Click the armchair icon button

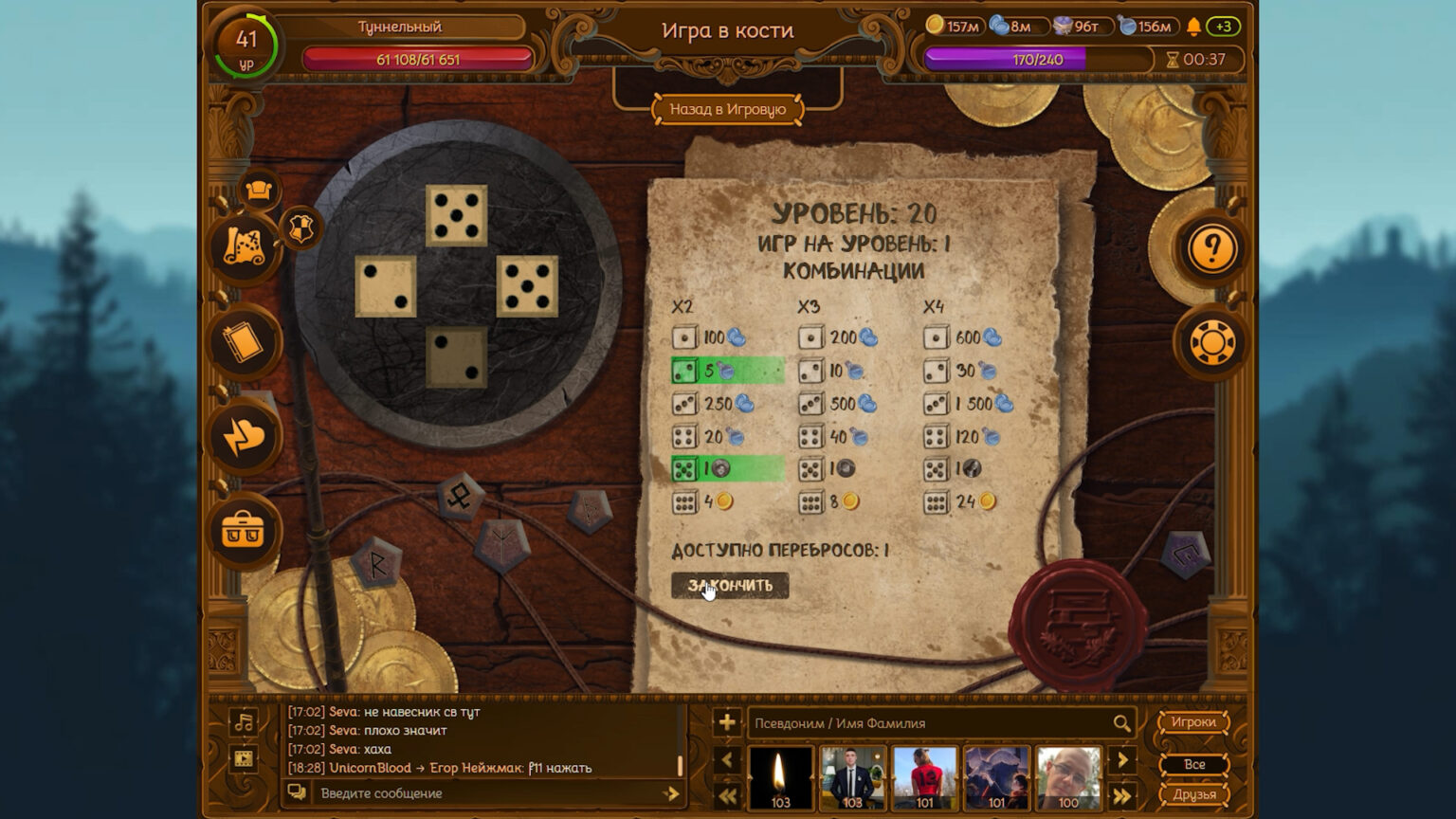pyautogui.click(x=259, y=191)
